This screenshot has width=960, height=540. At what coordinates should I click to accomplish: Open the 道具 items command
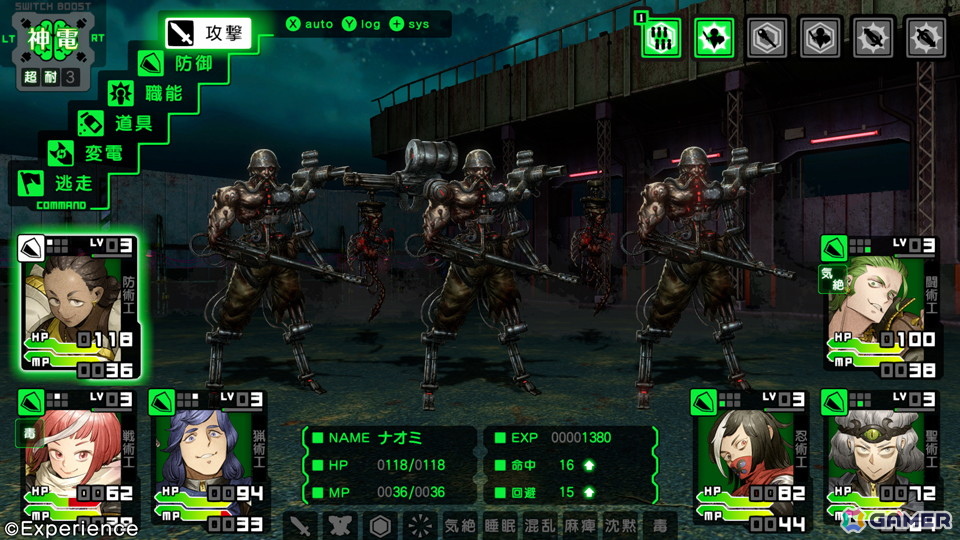pyautogui.click(x=122, y=124)
